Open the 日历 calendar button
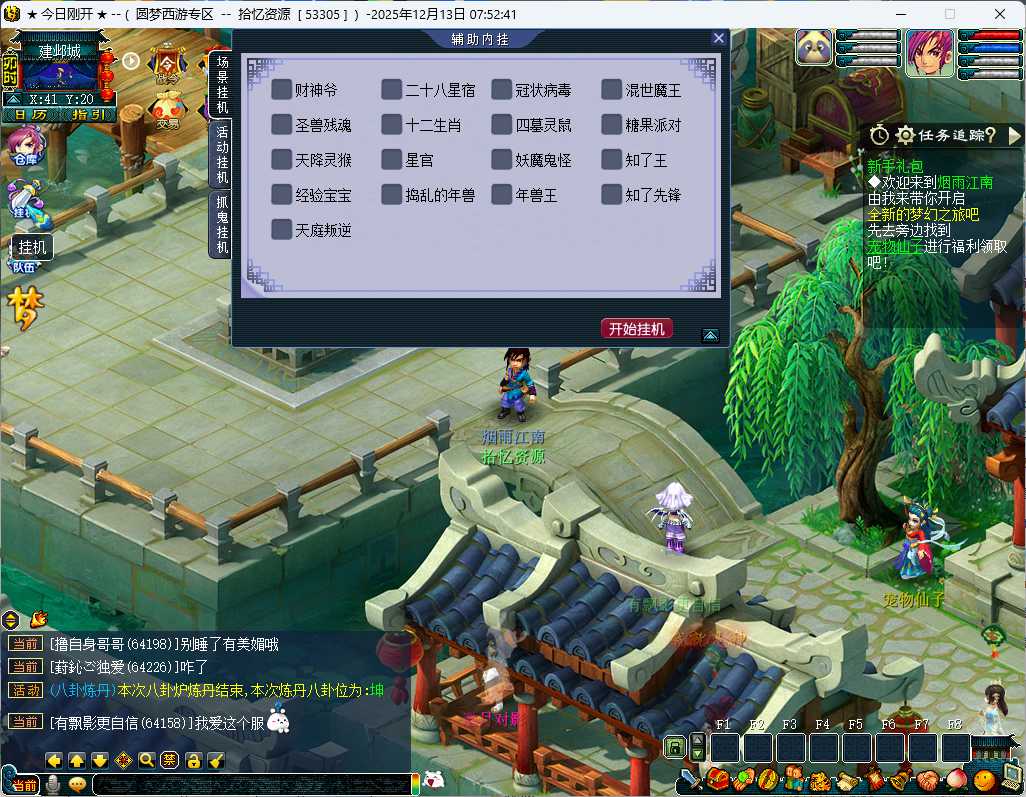 30,114
